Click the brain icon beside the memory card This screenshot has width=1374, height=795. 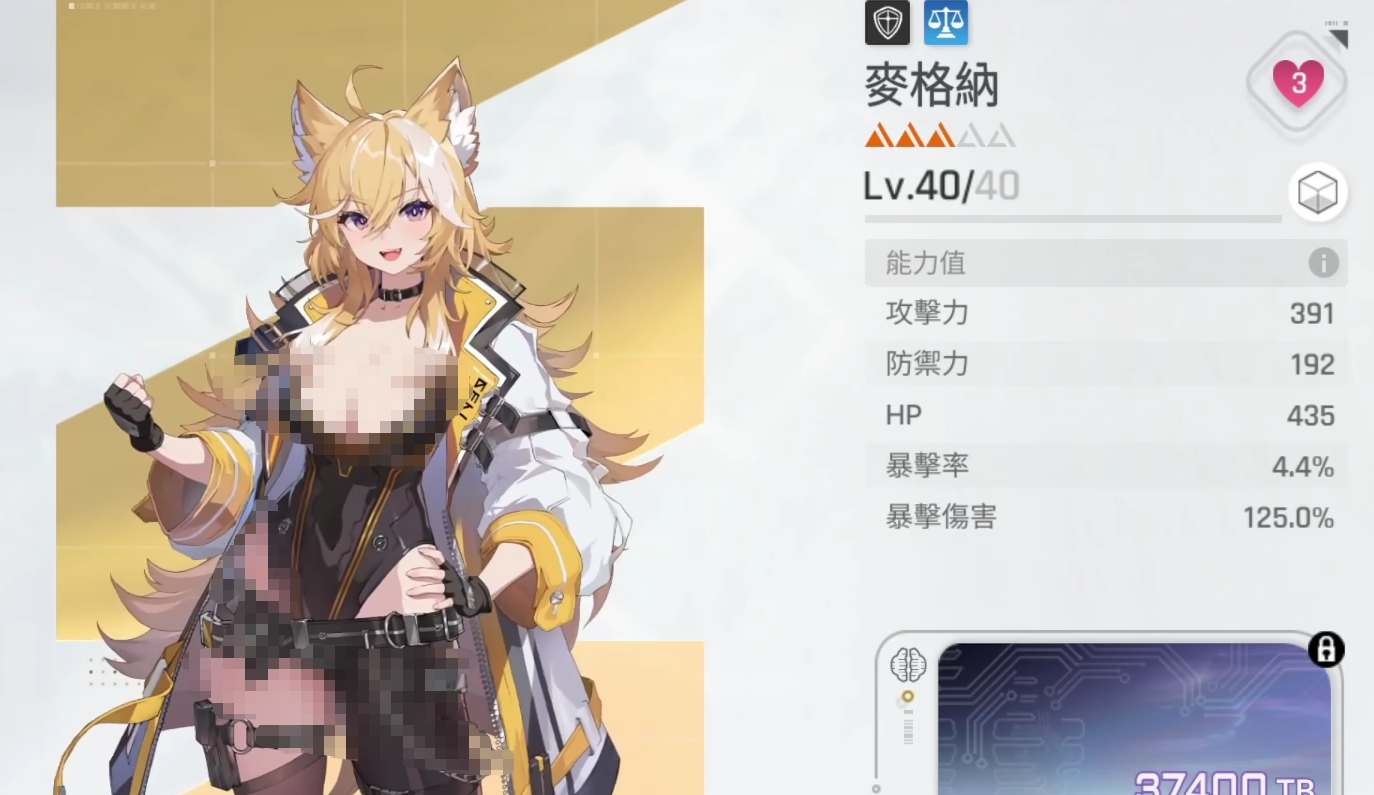point(909,663)
